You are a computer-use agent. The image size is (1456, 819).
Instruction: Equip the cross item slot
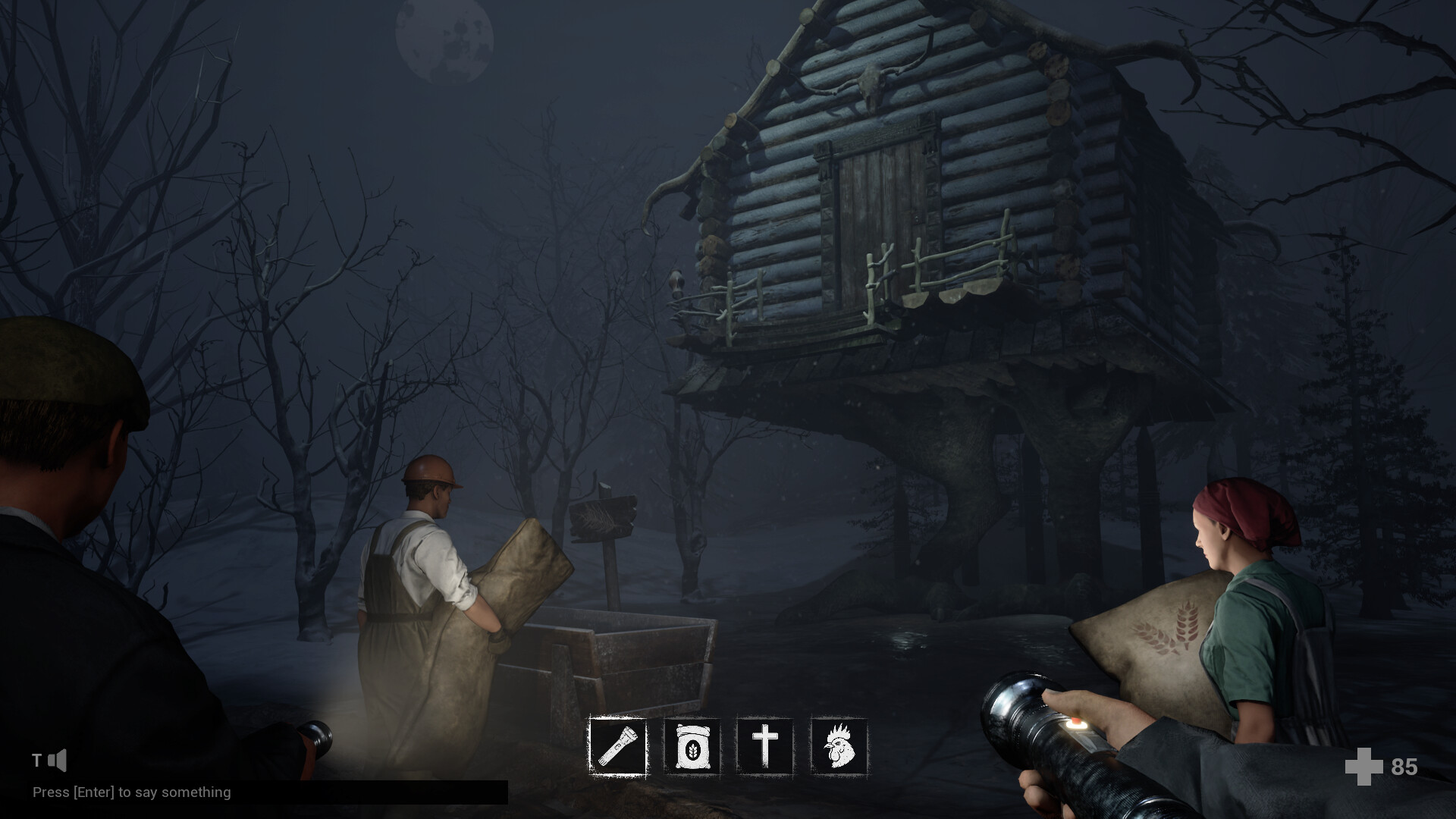click(765, 746)
